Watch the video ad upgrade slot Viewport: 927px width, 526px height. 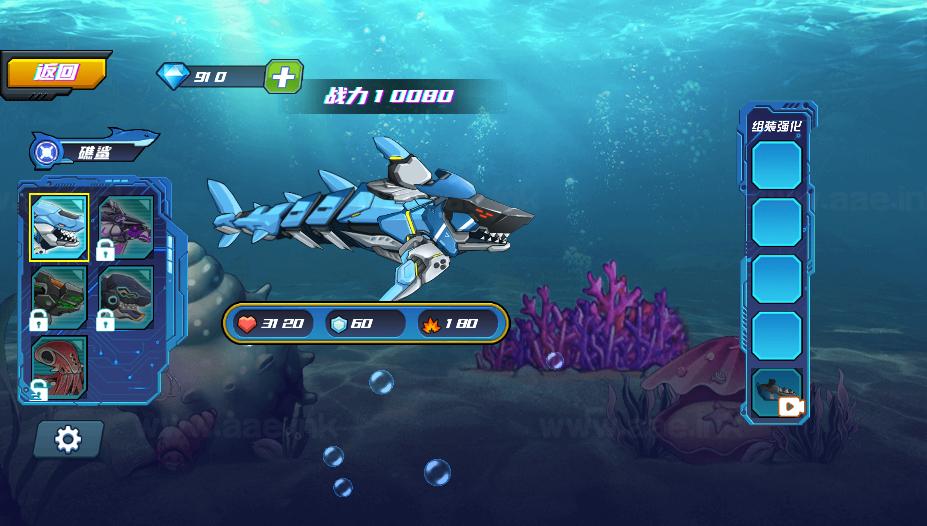pyautogui.click(x=777, y=393)
